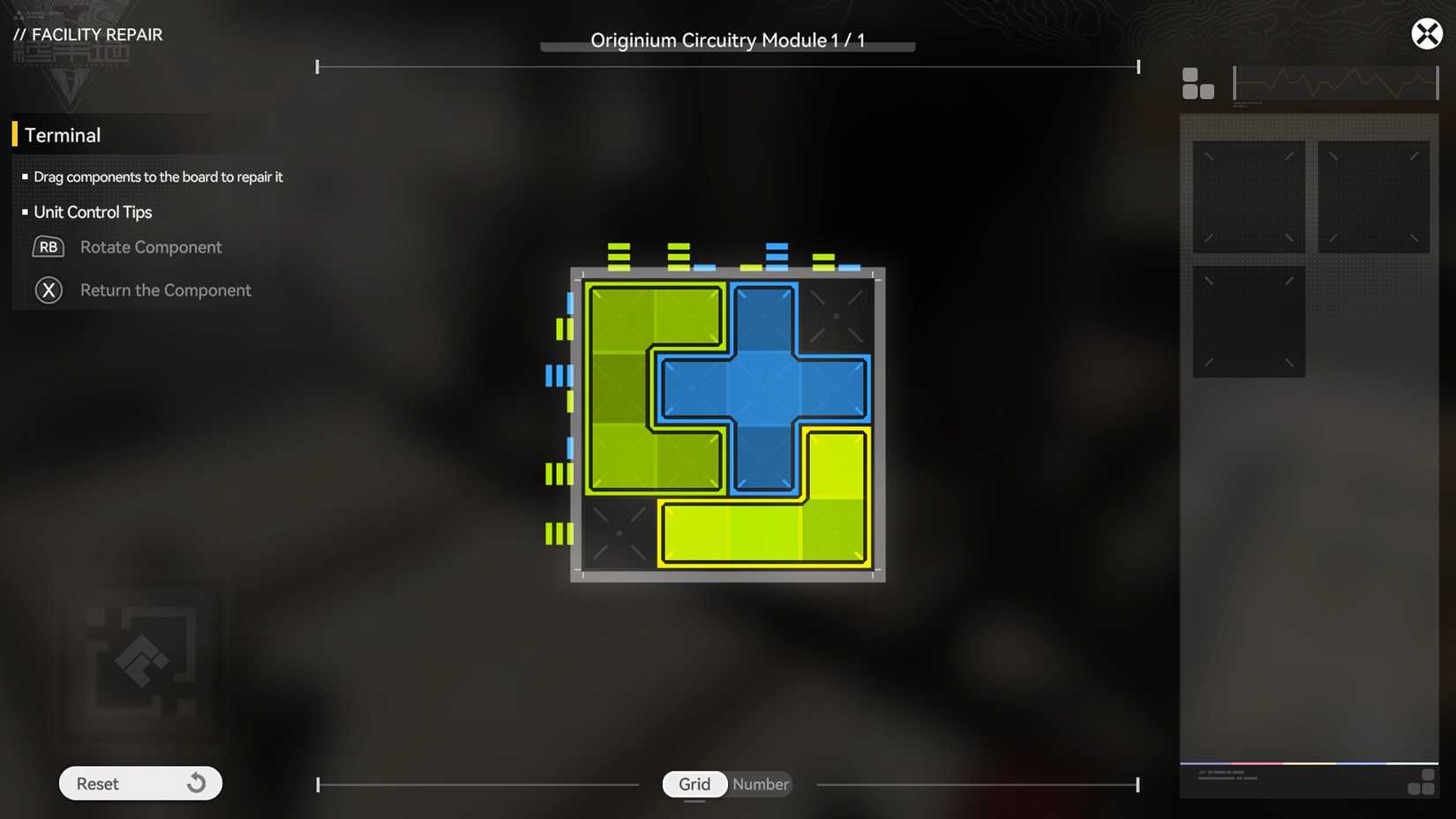Open the lower component slot in right panel

pos(1249,320)
